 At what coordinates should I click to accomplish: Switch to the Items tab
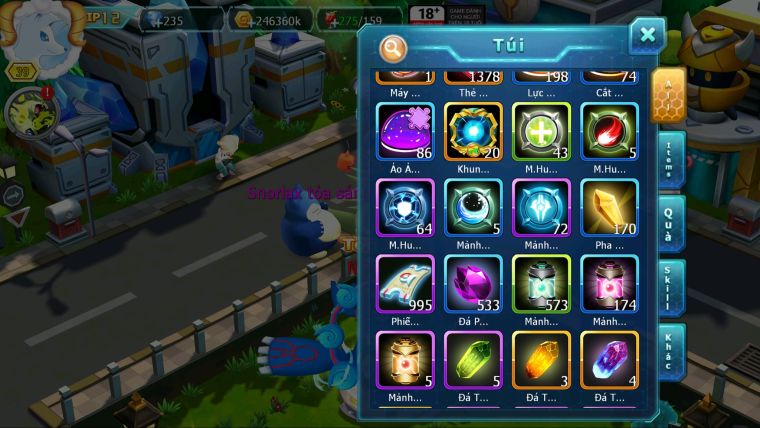click(669, 160)
